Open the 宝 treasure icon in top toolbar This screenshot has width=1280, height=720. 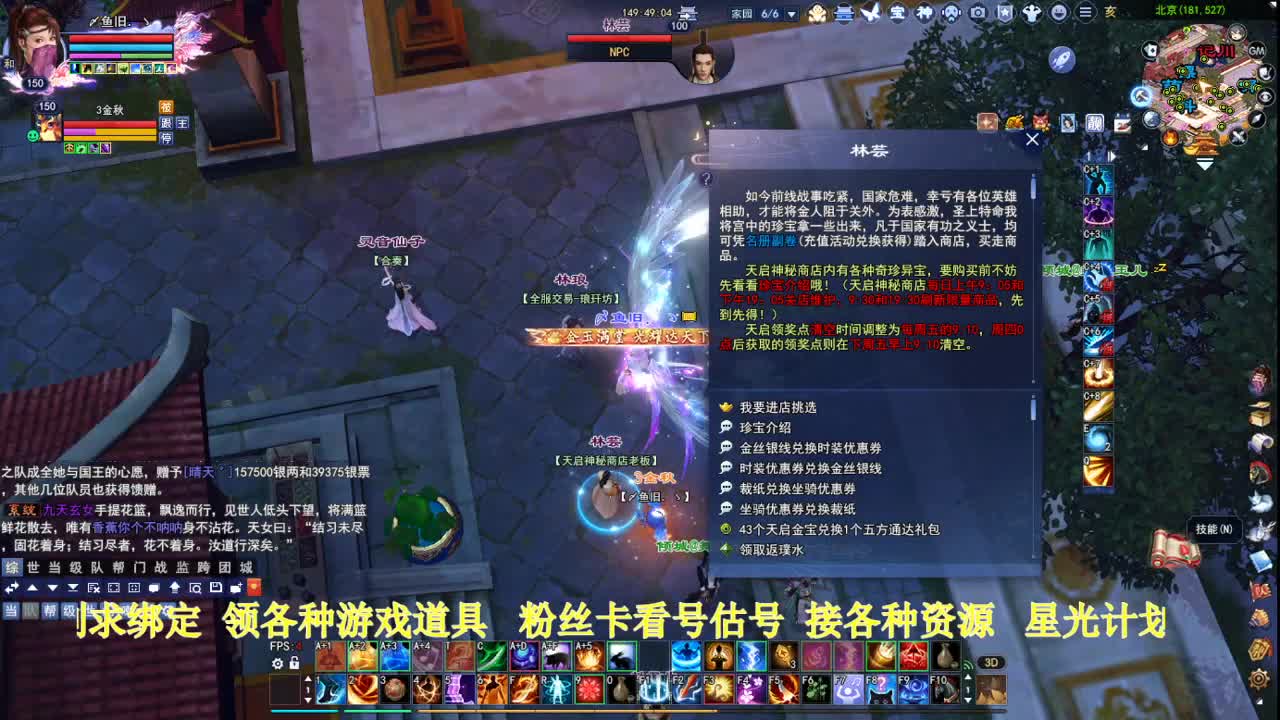point(900,13)
